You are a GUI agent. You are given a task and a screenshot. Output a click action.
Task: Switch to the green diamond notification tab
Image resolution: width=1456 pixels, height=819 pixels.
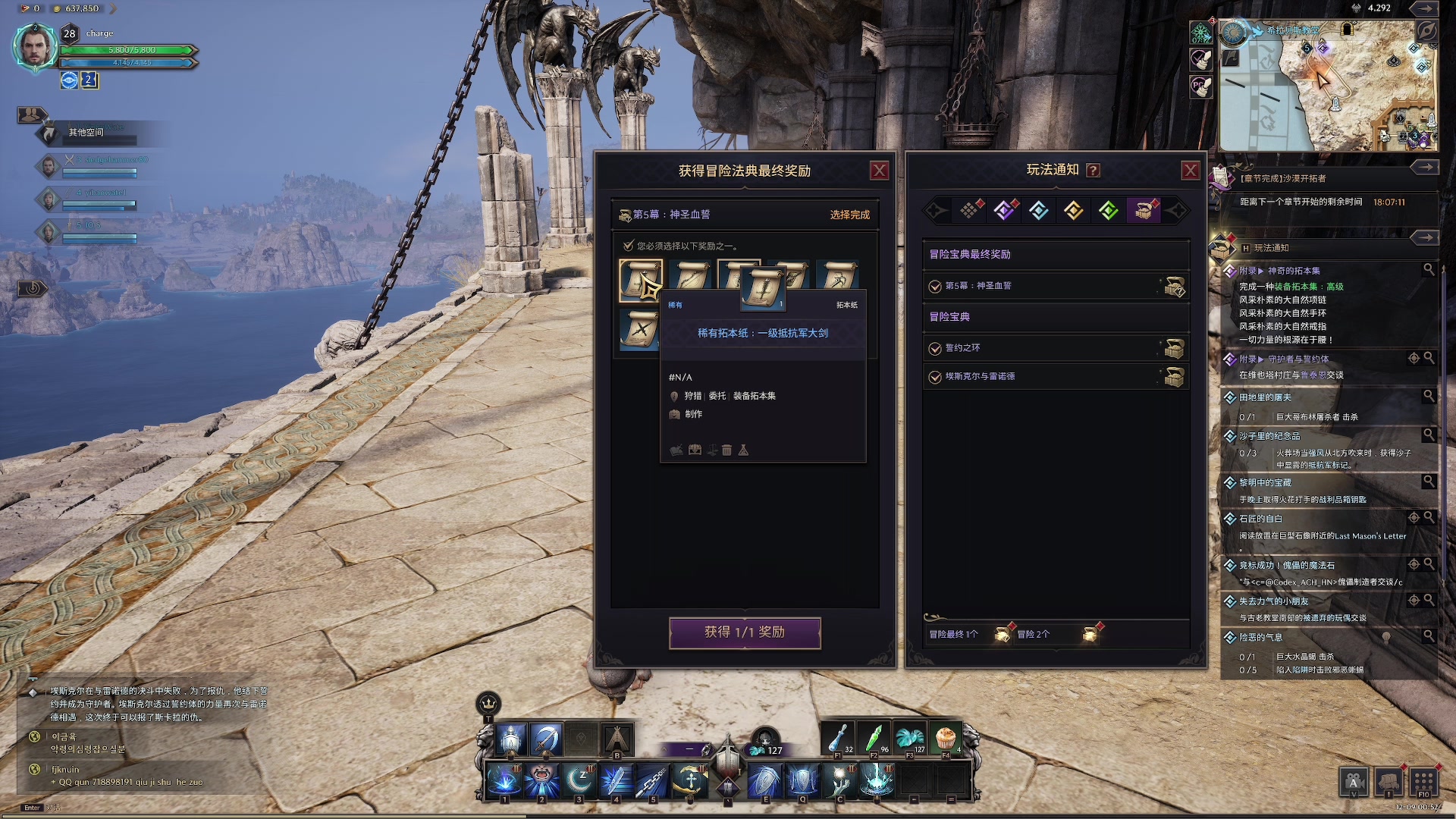coord(1108,210)
